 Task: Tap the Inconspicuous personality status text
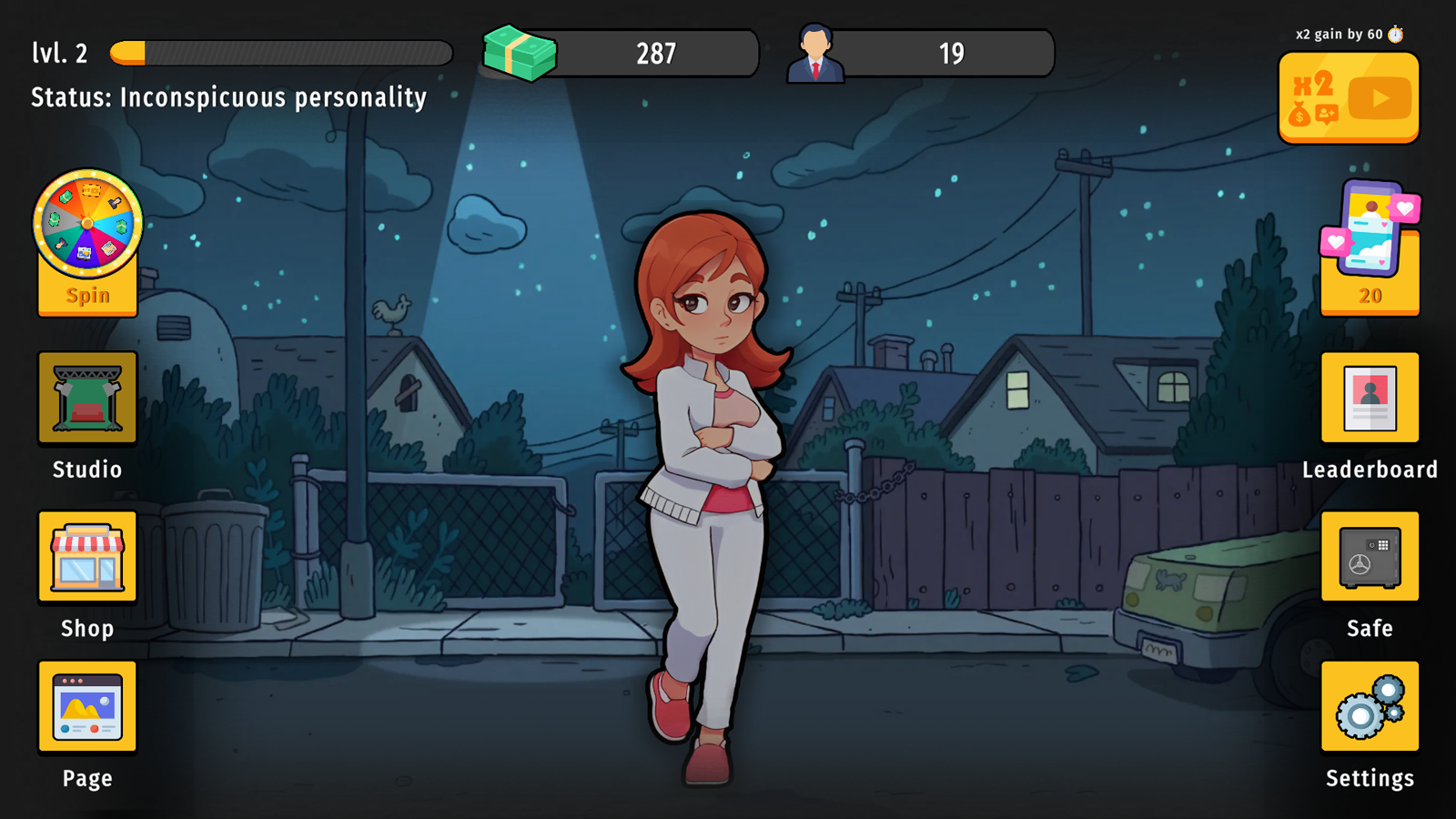tap(227, 97)
